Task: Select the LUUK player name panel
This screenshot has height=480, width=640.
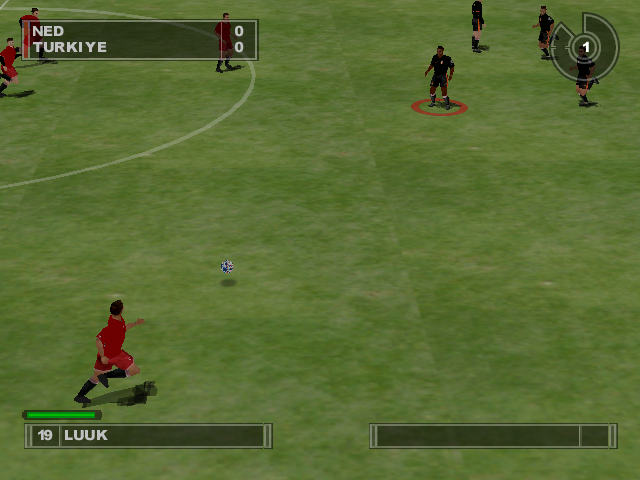Action: coord(148,436)
